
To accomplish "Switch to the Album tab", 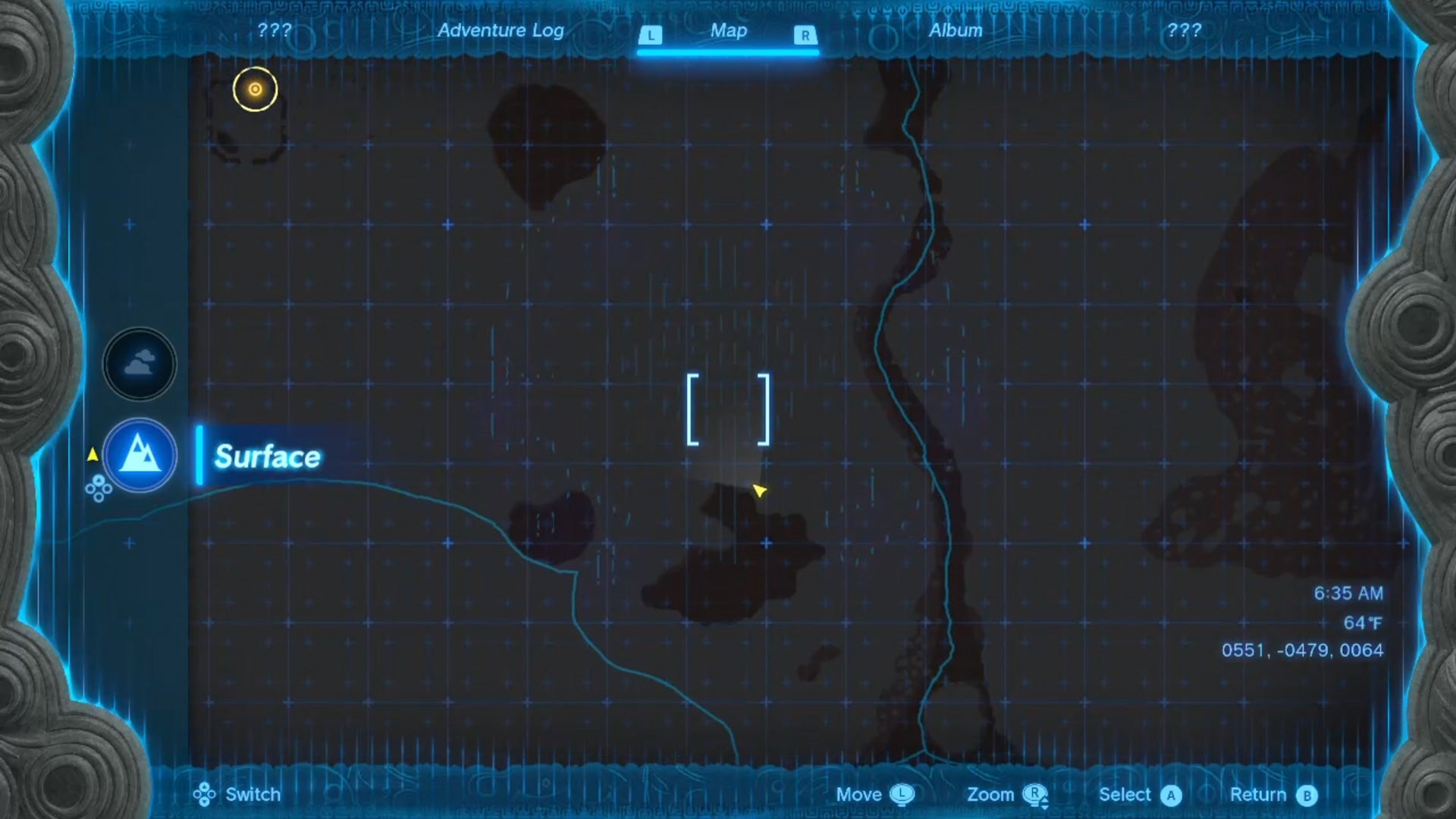I will 954,31.
